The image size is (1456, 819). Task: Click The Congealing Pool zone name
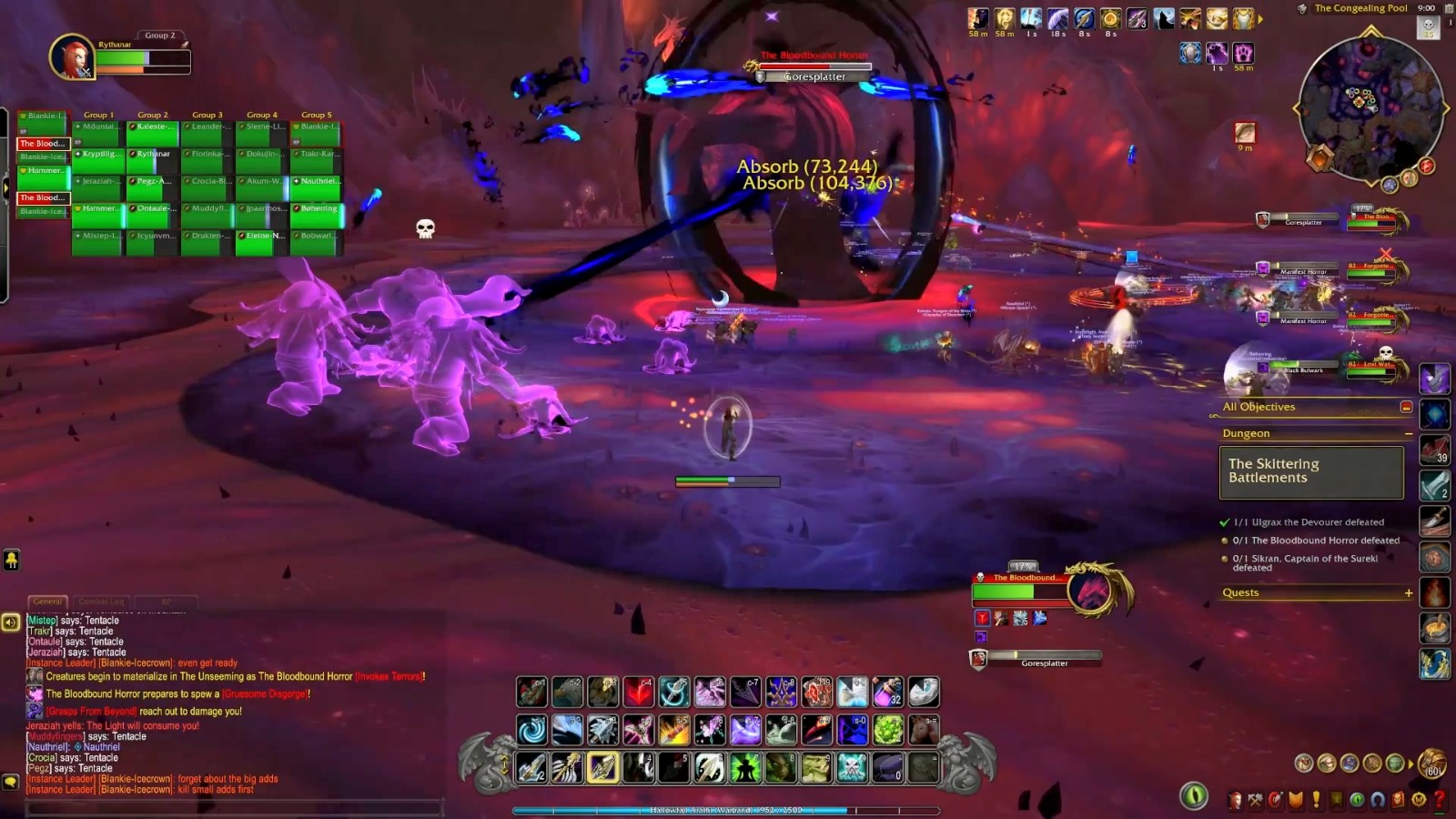(x=1360, y=8)
